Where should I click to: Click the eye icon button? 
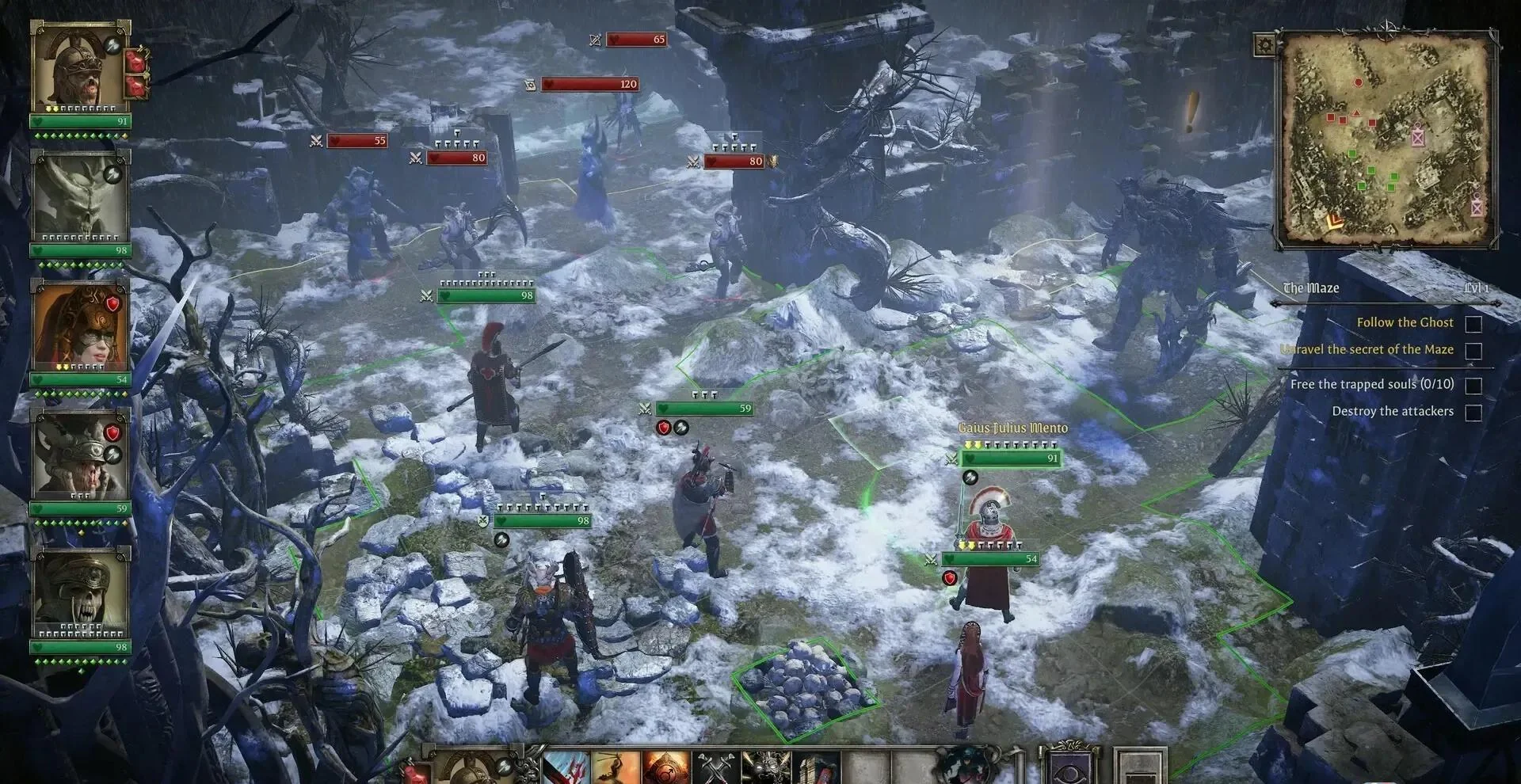click(x=1068, y=767)
